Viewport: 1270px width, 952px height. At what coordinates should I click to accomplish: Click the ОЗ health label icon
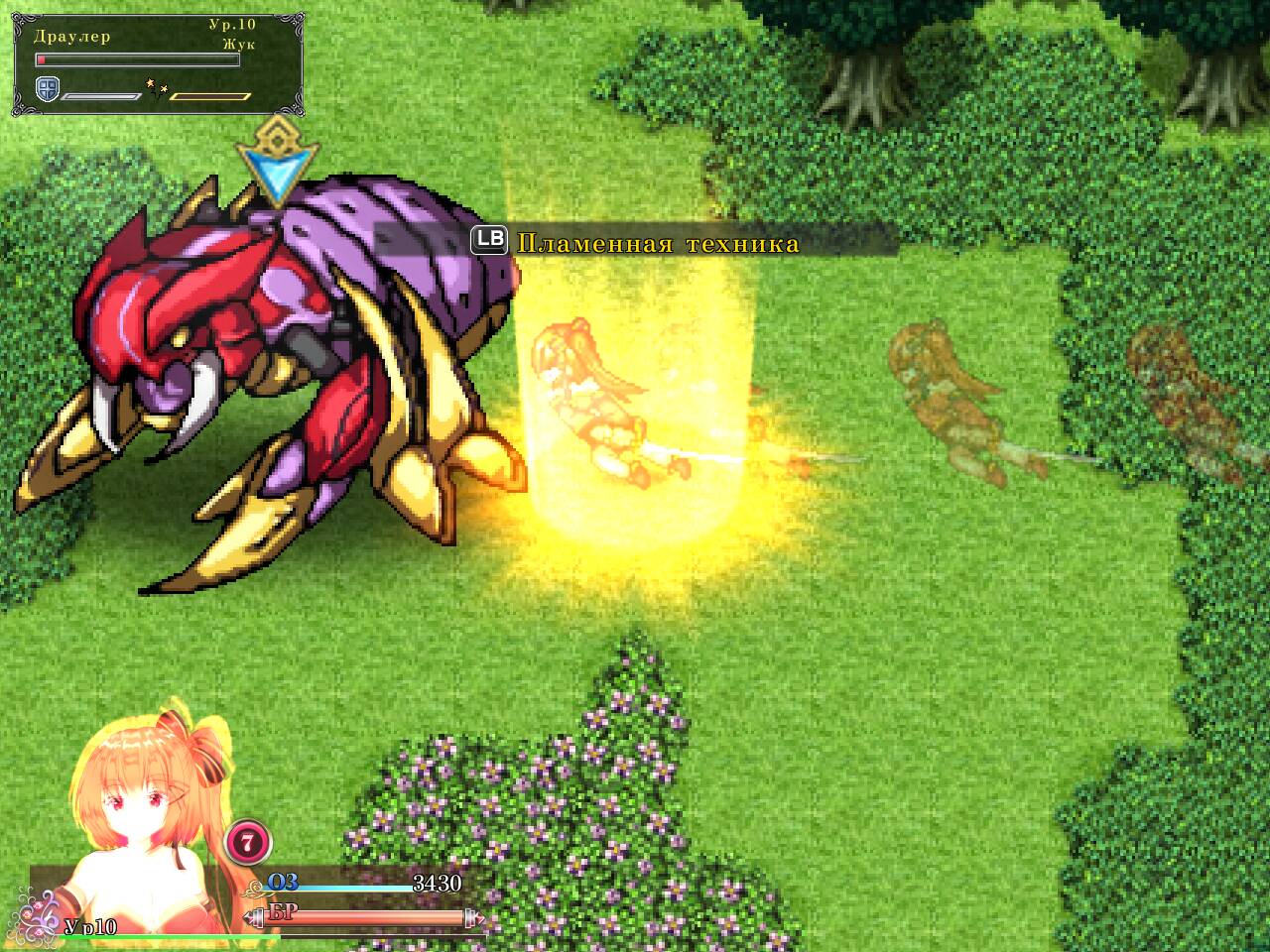(281, 881)
